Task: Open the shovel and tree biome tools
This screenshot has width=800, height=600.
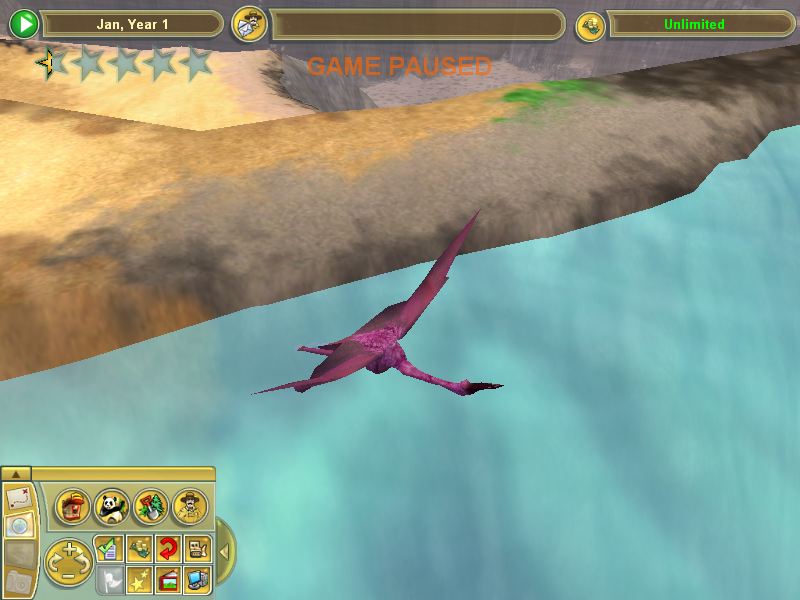Action: (x=150, y=507)
